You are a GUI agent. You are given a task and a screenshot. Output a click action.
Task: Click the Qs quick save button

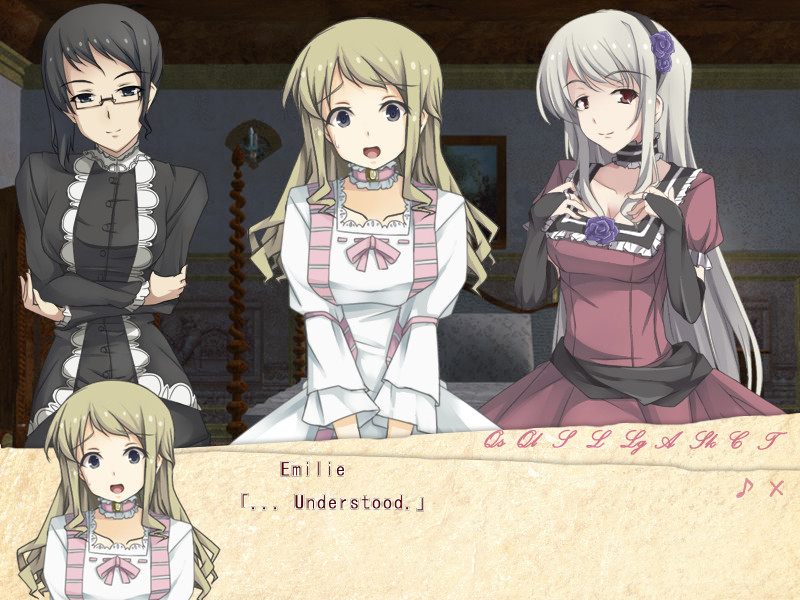494,440
